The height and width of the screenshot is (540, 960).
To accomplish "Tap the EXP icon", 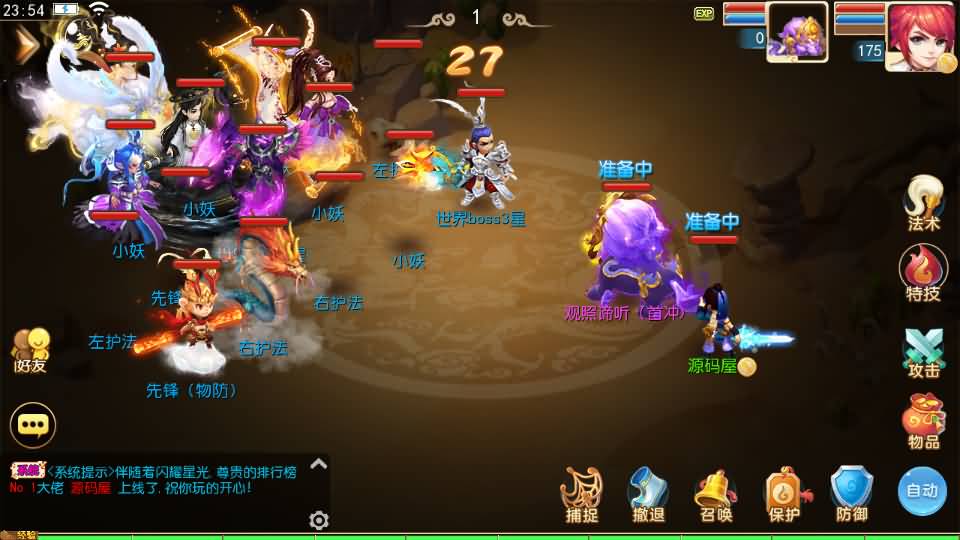I will click(x=704, y=14).
